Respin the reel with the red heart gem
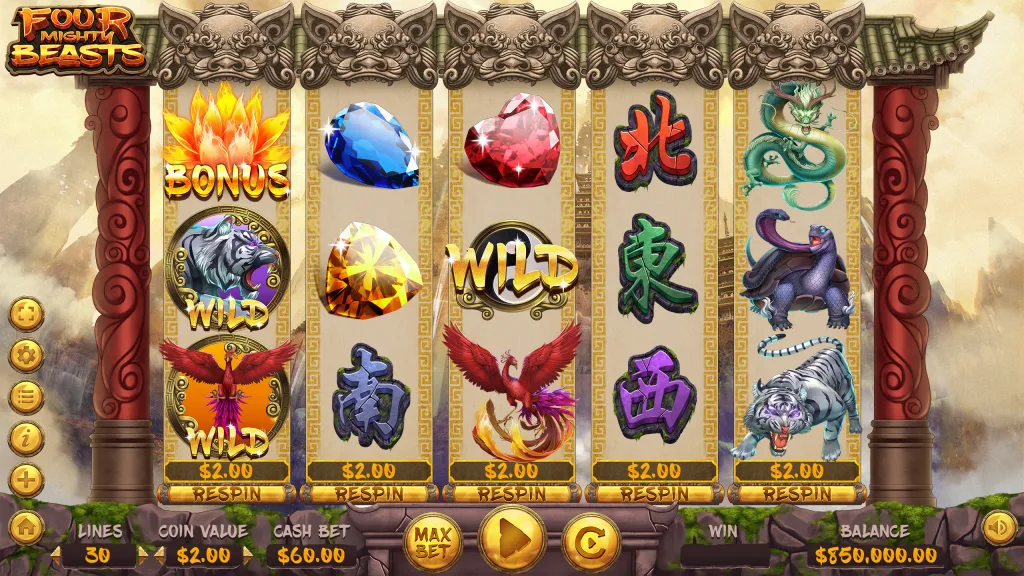Image resolution: width=1024 pixels, height=576 pixels. (x=512, y=493)
